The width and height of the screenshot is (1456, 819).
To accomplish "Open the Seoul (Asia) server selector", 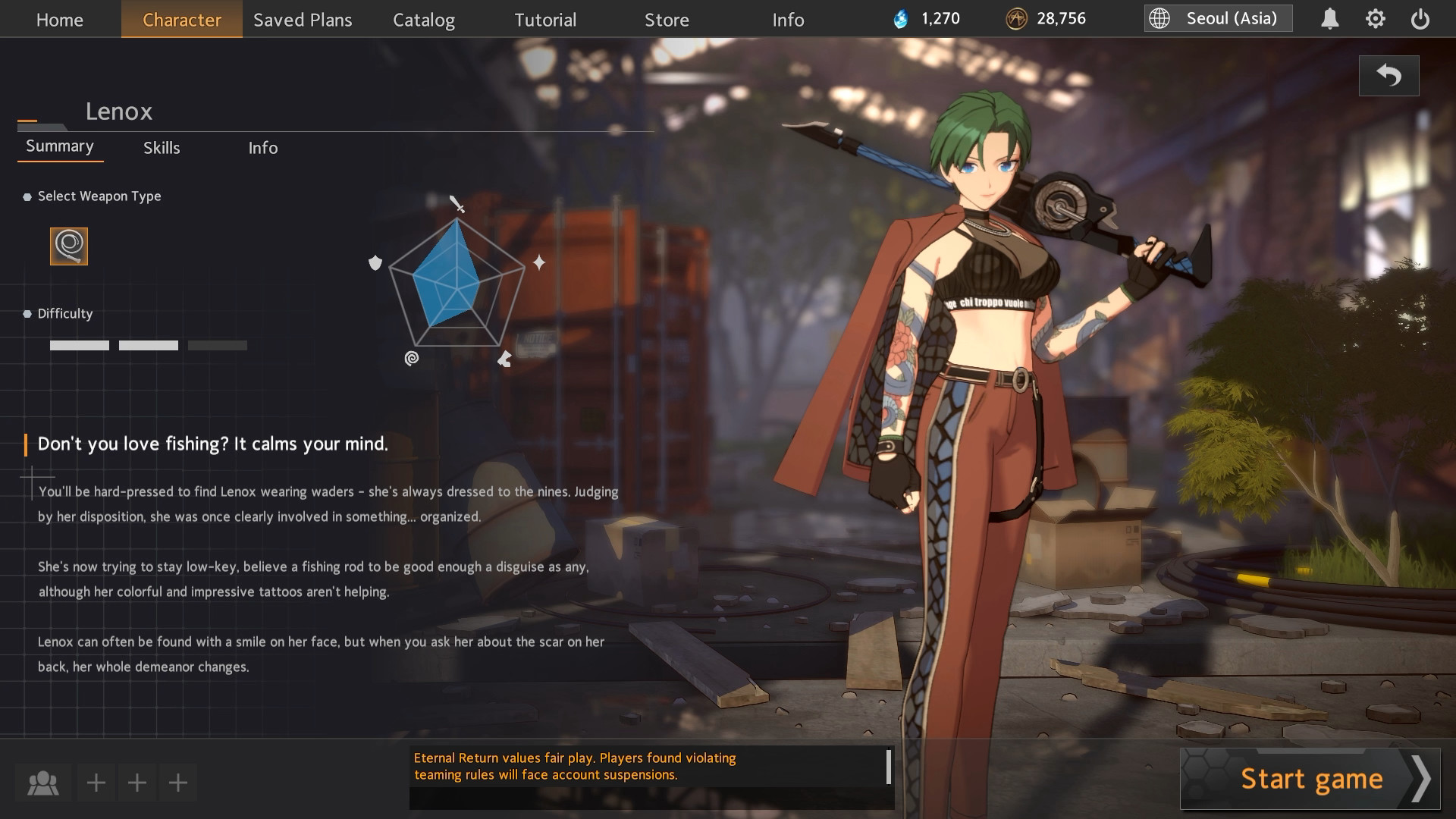I will tap(1217, 18).
